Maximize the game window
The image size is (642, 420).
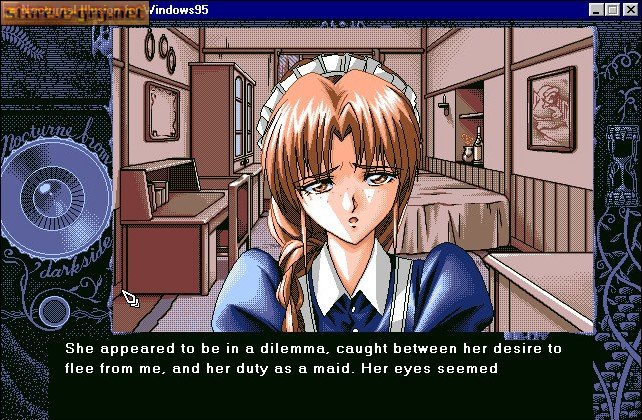pyautogui.click(x=612, y=10)
